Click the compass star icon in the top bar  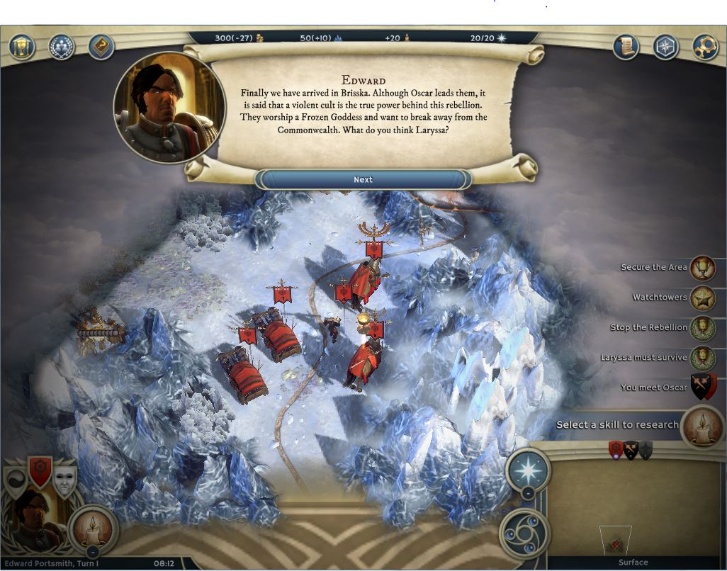pyautogui.click(x=666, y=46)
